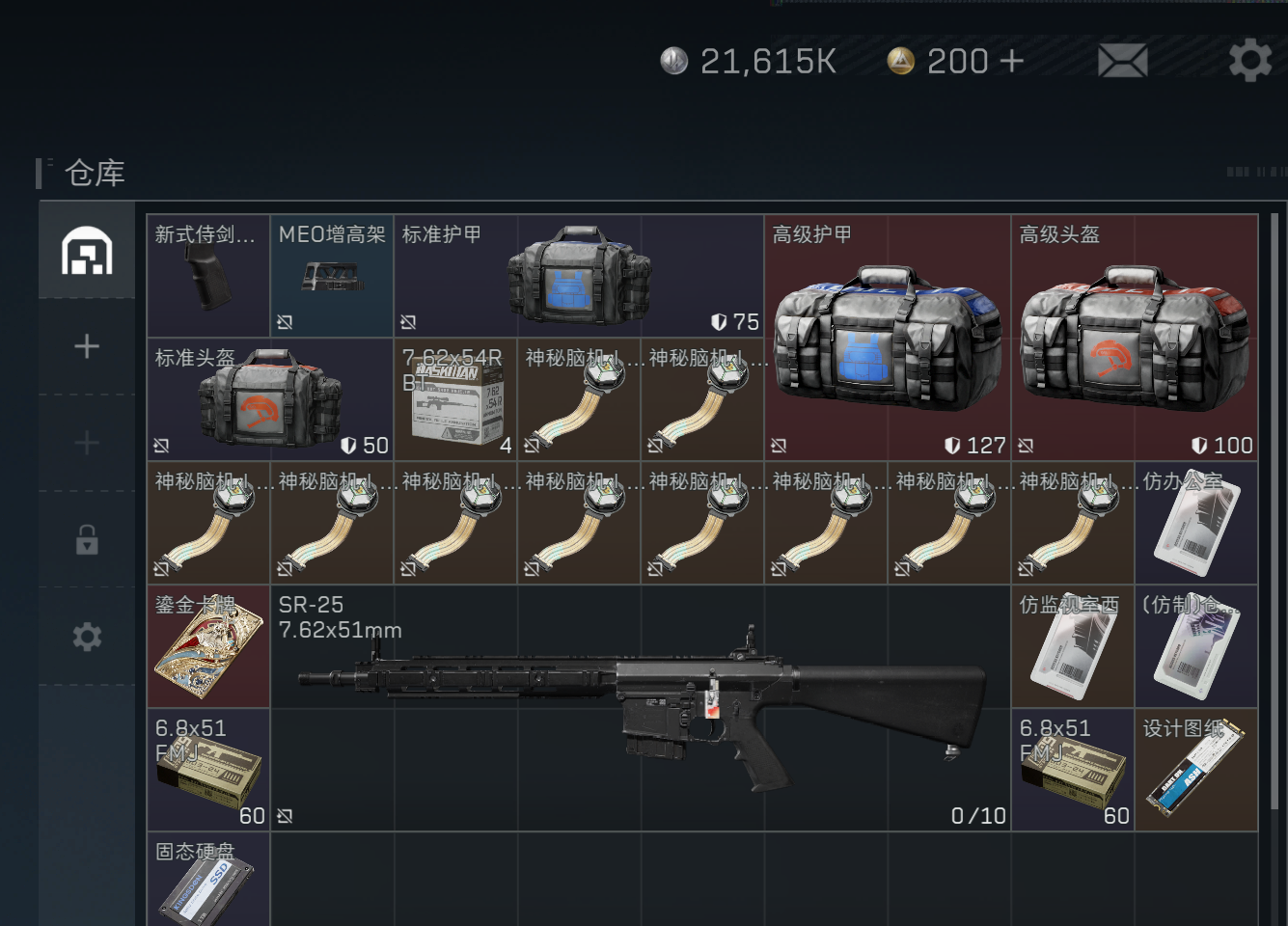Select the MEO增高架 mount item
1288x926 pixels.
[x=332, y=276]
